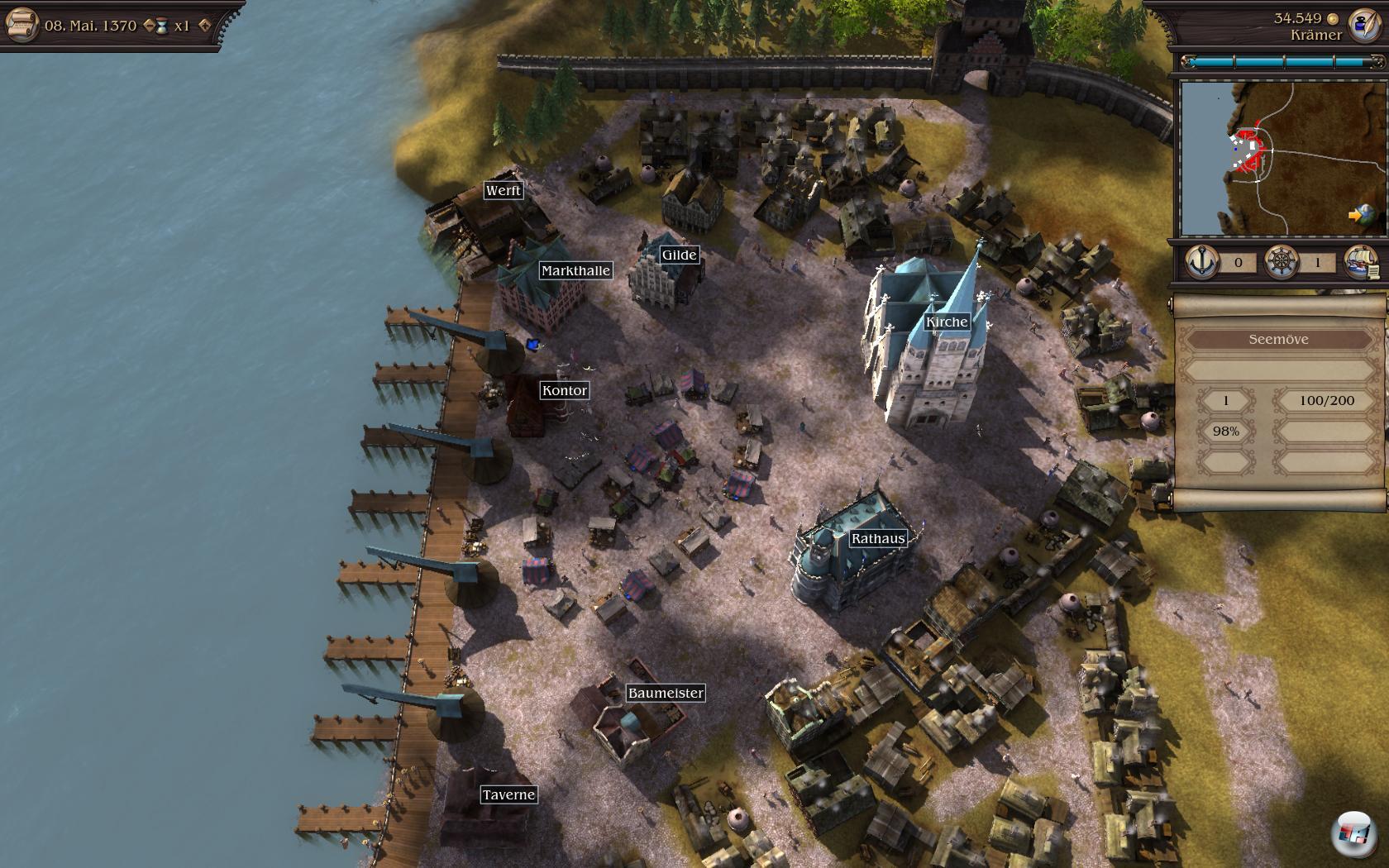Image resolution: width=1389 pixels, height=868 pixels.
Task: Open the ship list with scroll icon
Action: click(1361, 262)
